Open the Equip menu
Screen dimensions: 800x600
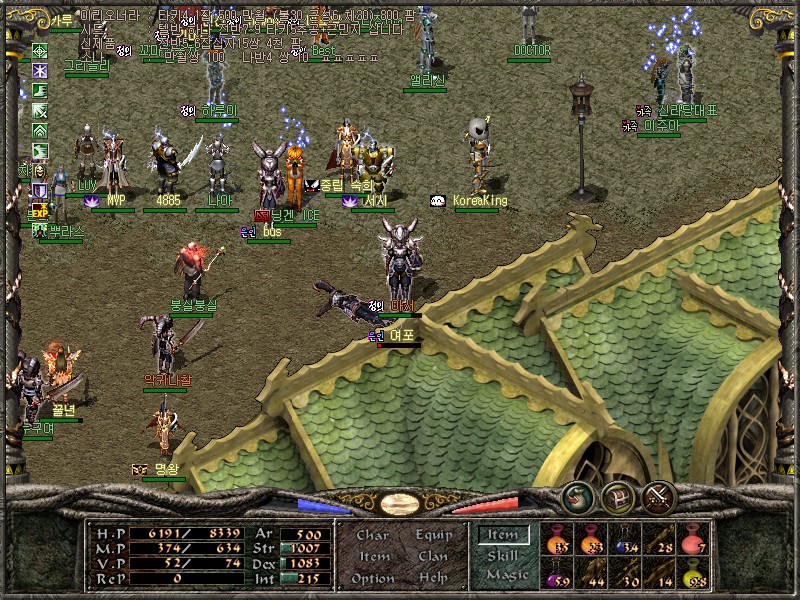(x=432, y=535)
